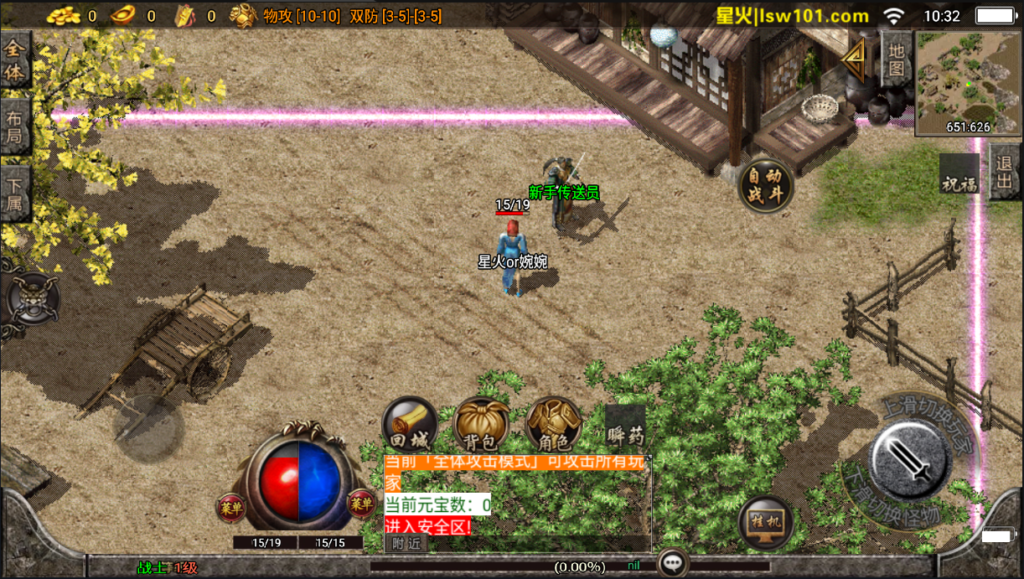Open the 地图 map button
Image resolution: width=1024 pixels, height=579 pixels.
pos(896,58)
